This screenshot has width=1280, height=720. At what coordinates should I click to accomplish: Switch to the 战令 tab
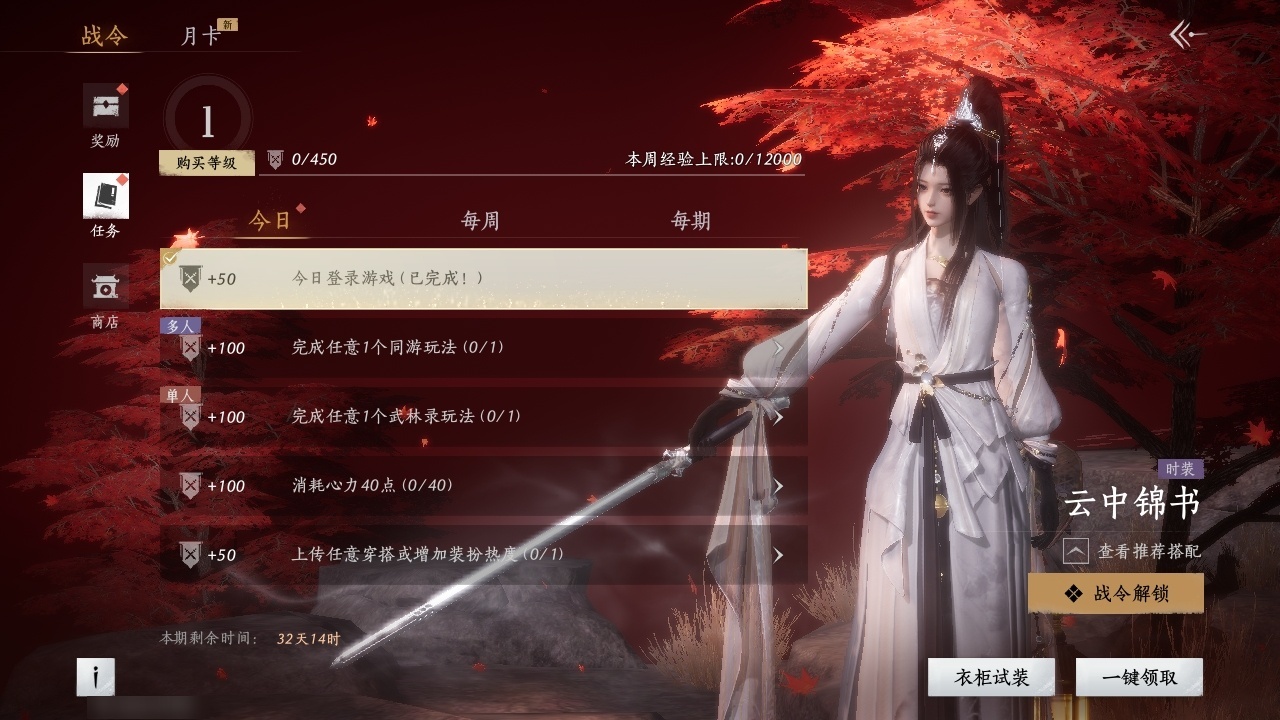pyautogui.click(x=104, y=36)
